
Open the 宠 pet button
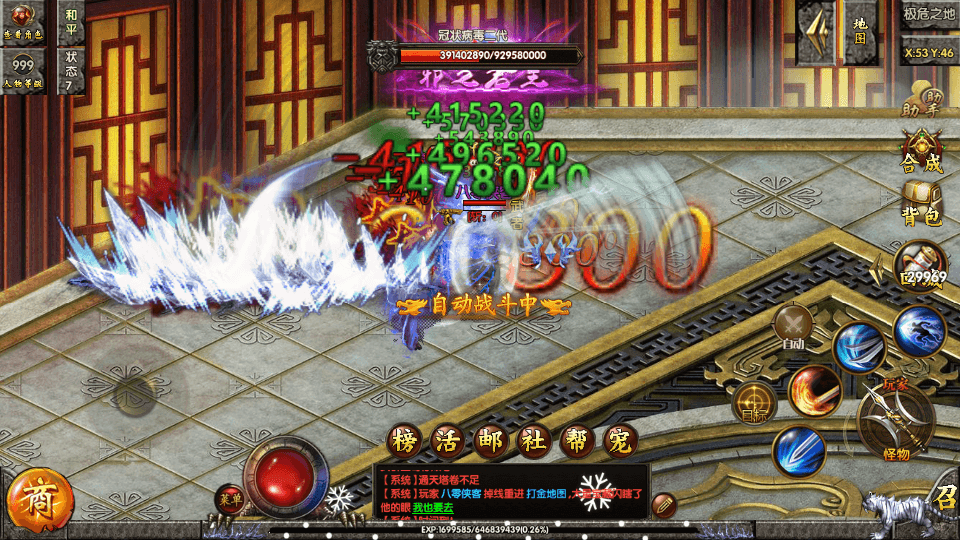click(621, 440)
